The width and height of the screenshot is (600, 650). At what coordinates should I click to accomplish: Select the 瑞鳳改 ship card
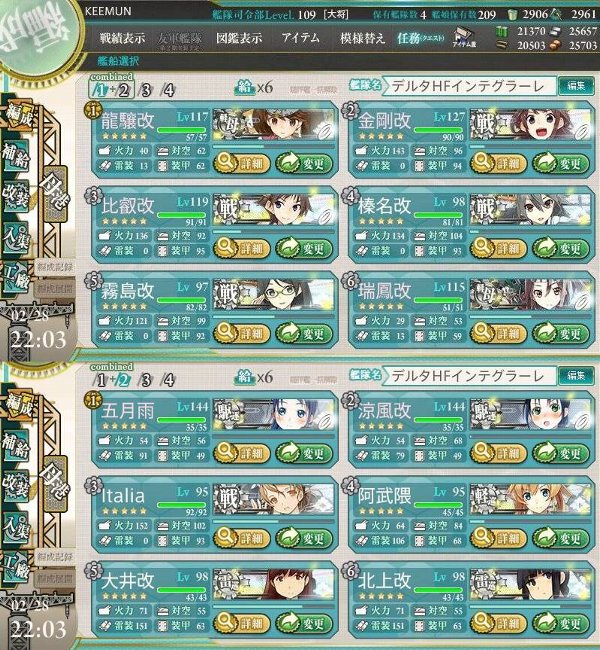pyautogui.click(x=400, y=292)
